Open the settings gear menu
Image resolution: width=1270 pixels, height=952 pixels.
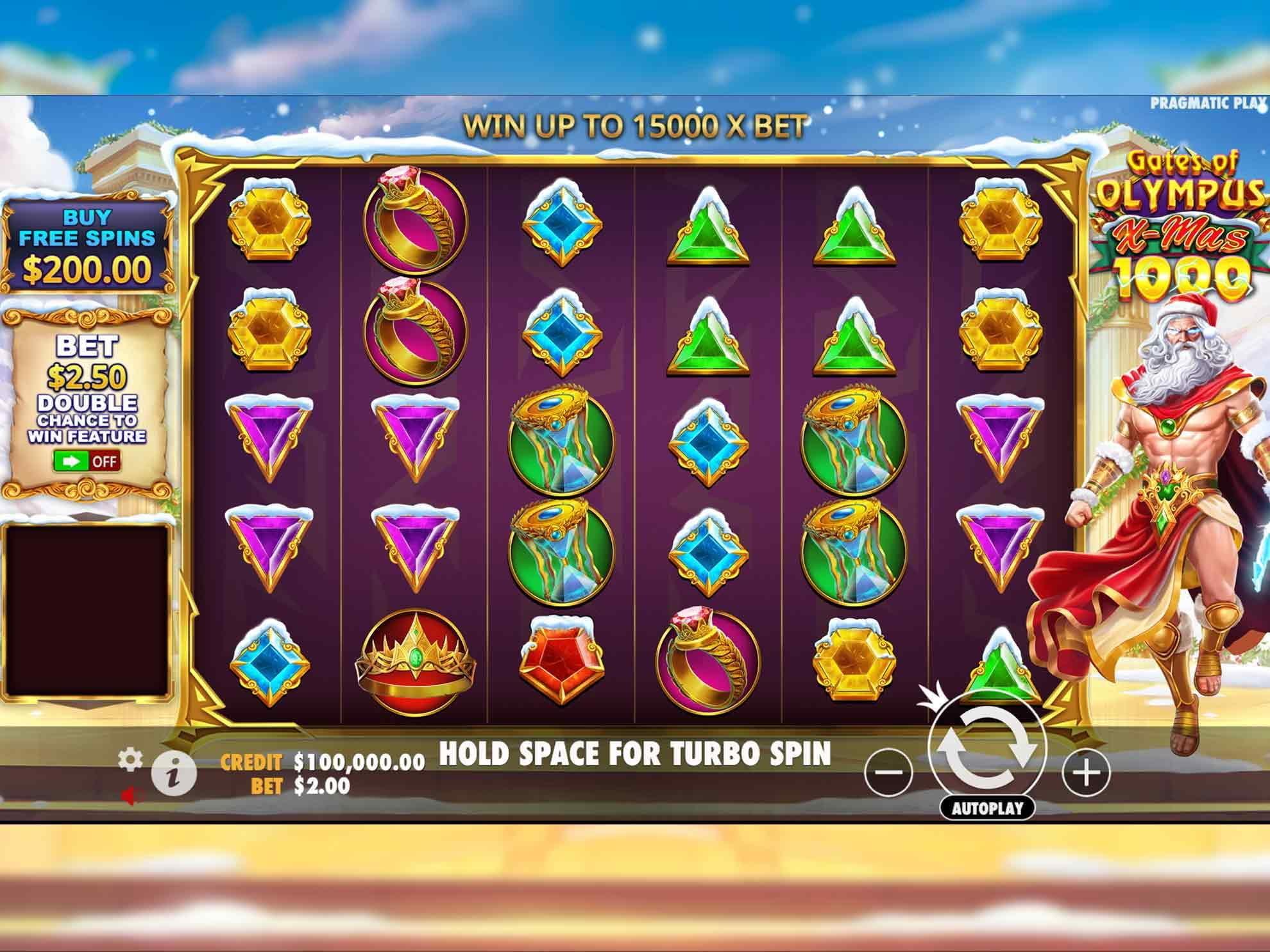[x=130, y=760]
